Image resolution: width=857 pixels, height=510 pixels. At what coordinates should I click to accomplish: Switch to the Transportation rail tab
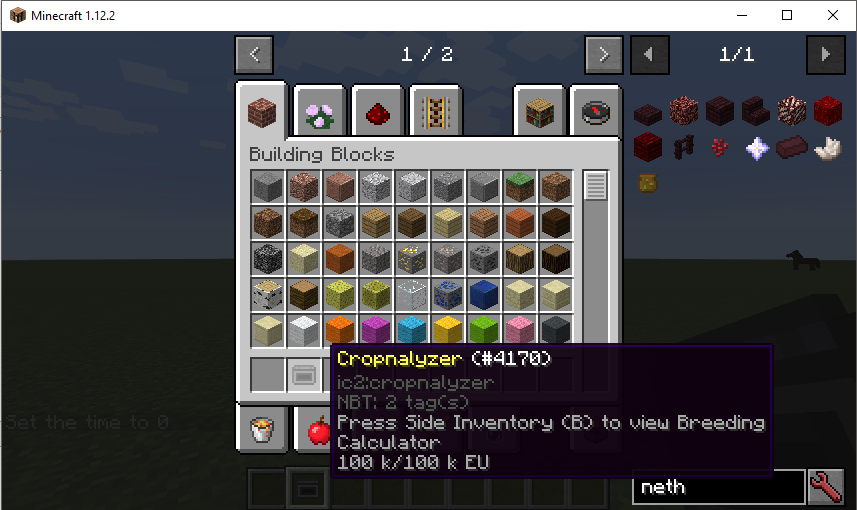pos(435,111)
